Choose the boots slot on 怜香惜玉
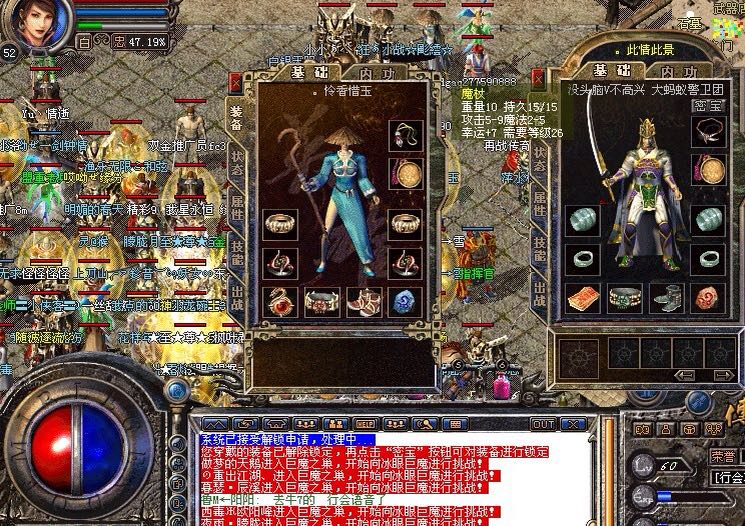The image size is (745, 526). [x=364, y=299]
